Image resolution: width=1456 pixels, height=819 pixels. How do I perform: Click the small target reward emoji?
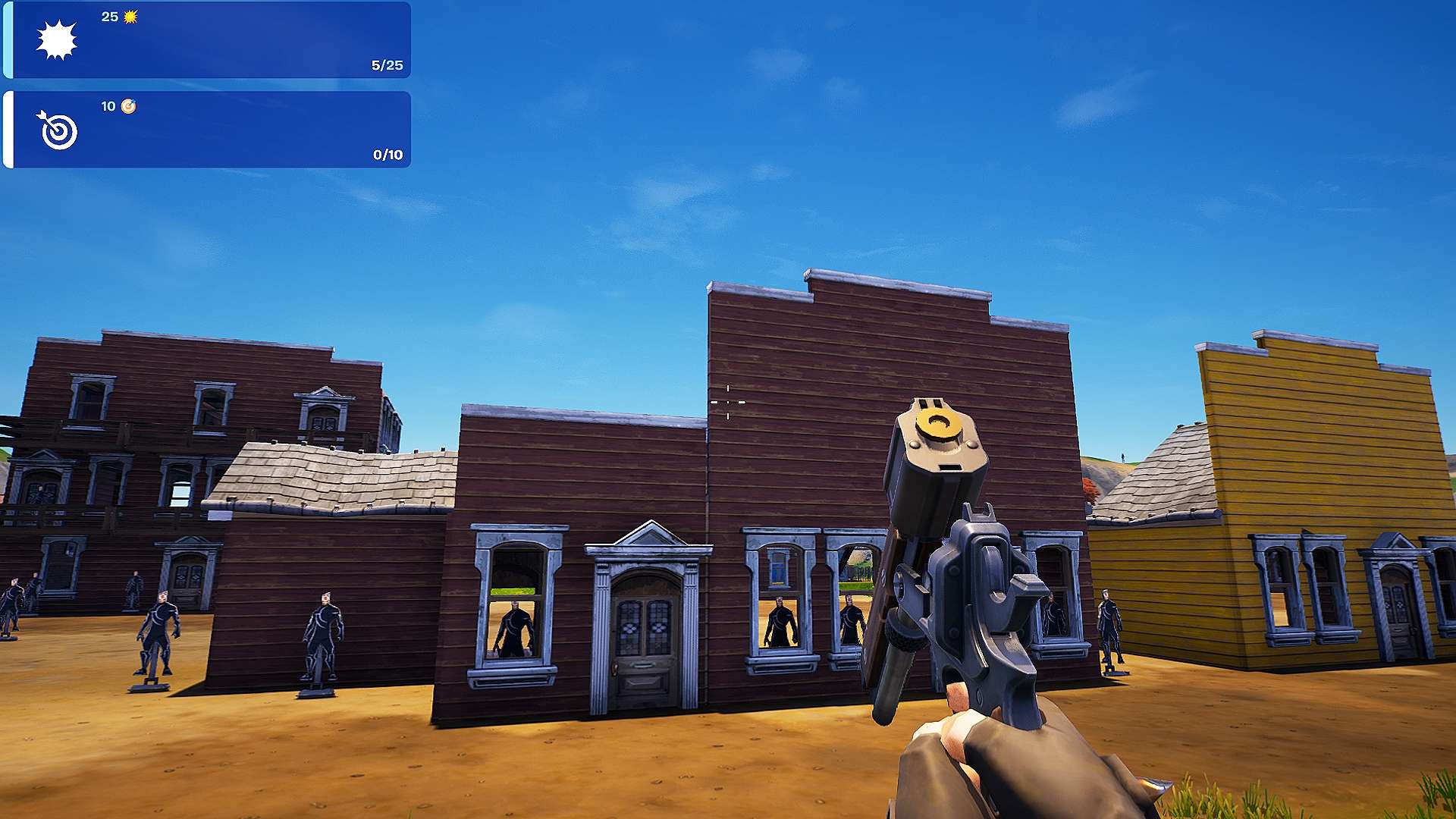coord(129,108)
